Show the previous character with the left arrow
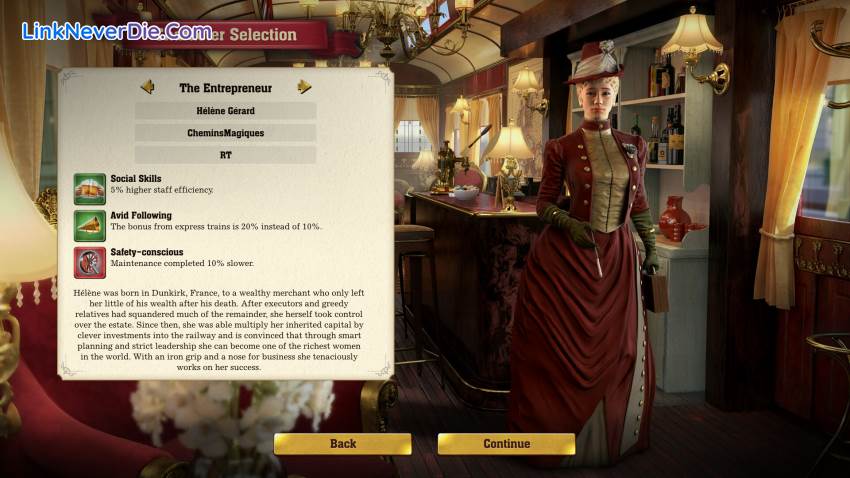850x478 pixels. tap(147, 87)
